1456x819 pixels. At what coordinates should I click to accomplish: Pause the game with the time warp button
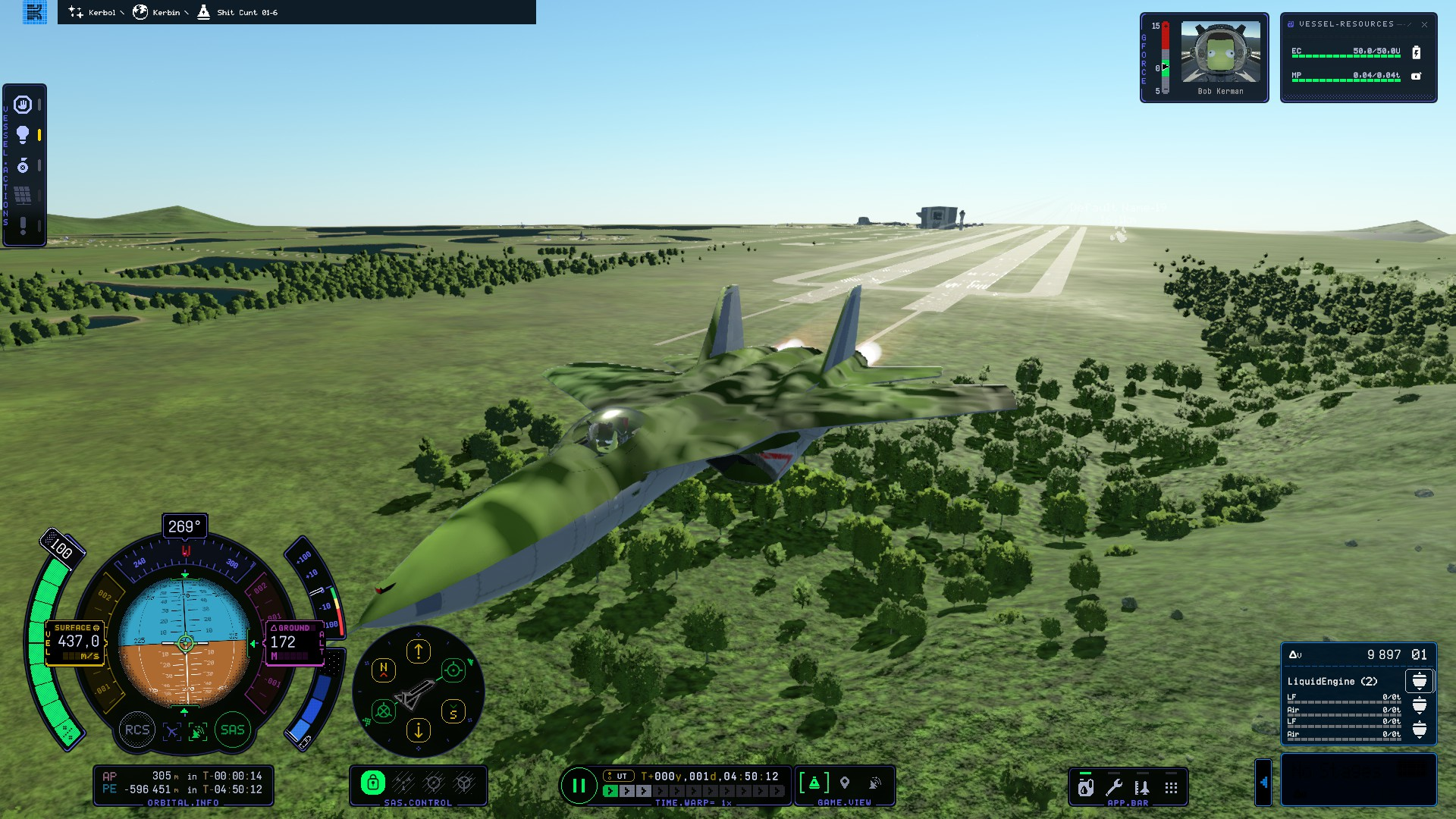579,786
